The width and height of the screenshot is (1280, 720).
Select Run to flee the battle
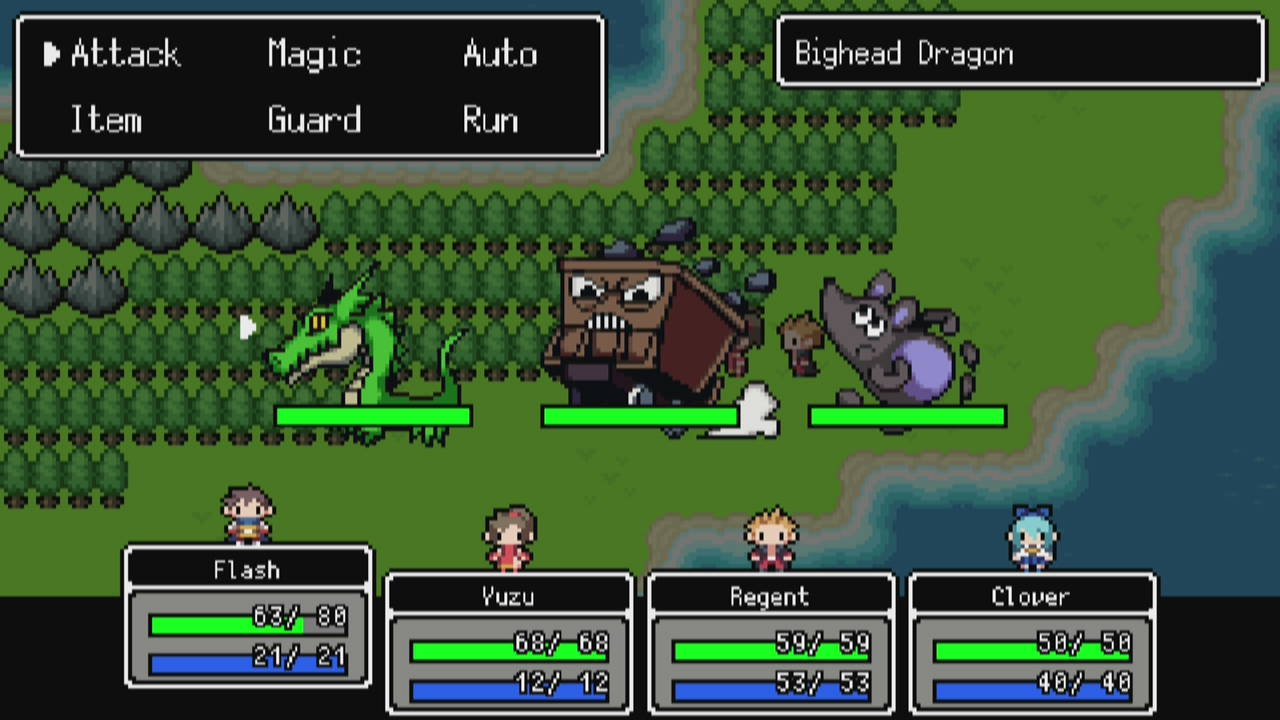pos(490,120)
